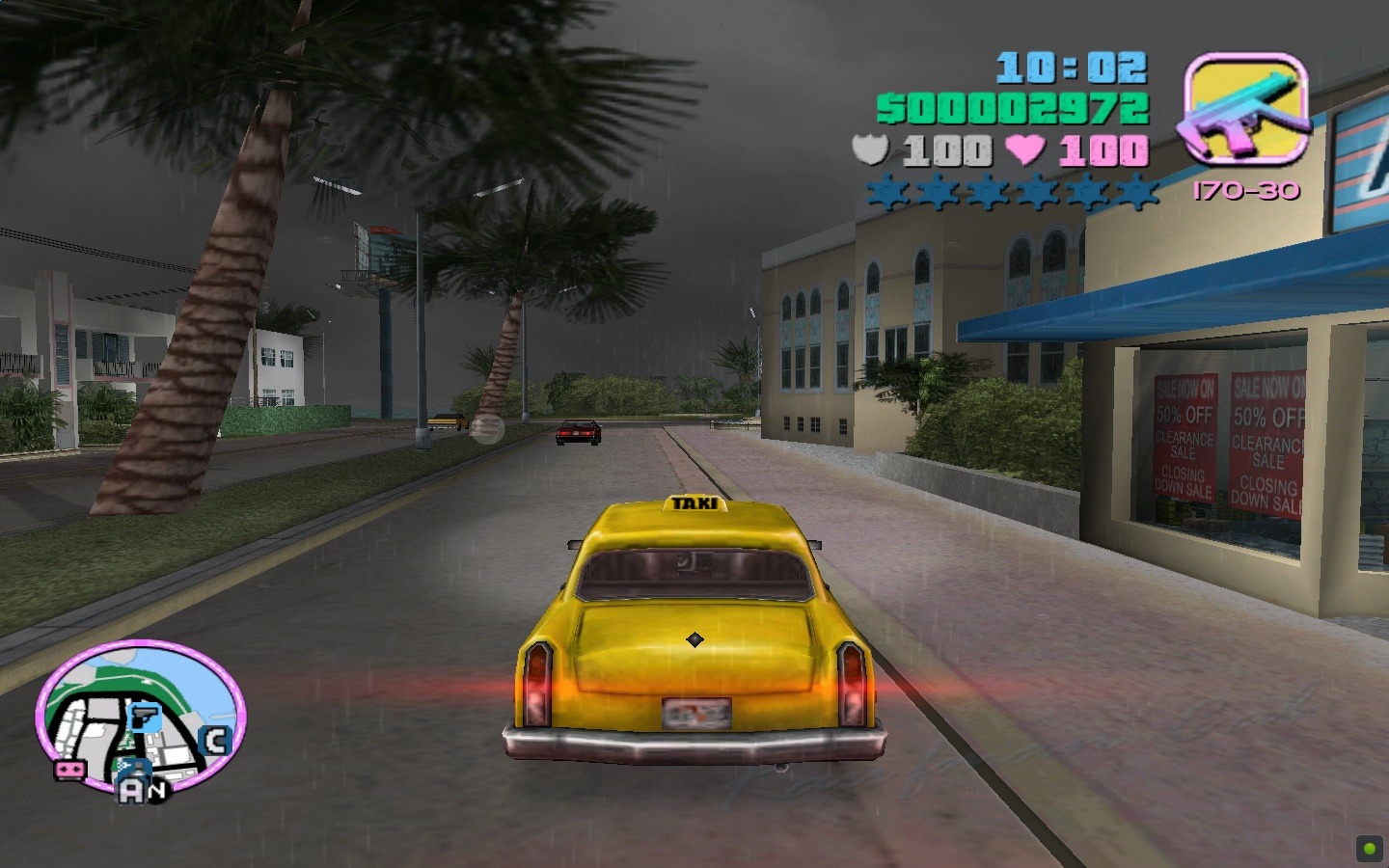Click the pistol gun-shop blip on radar
Screen dimensions: 1389x868
(x=143, y=718)
